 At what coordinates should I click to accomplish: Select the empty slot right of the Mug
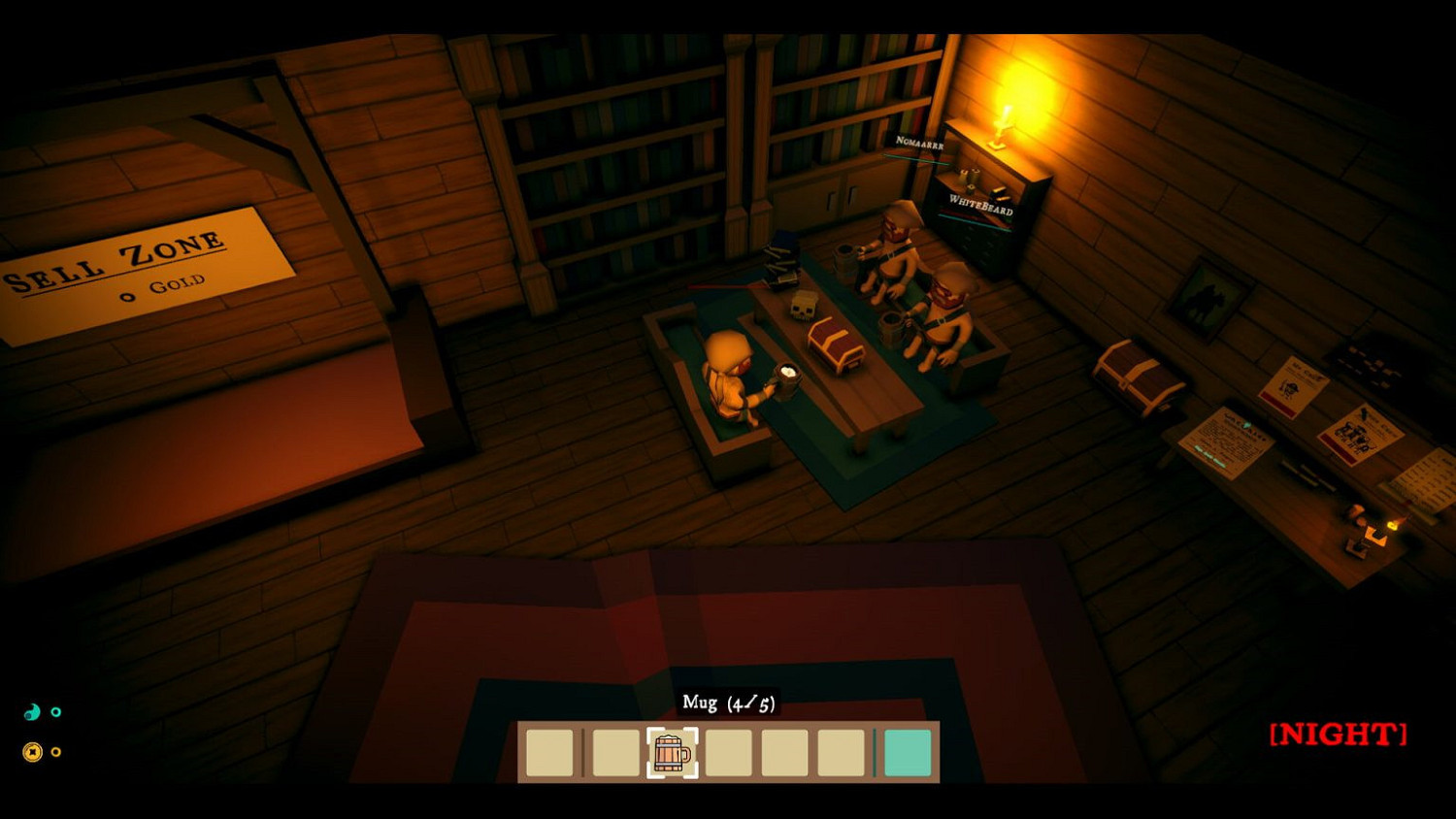(x=730, y=751)
